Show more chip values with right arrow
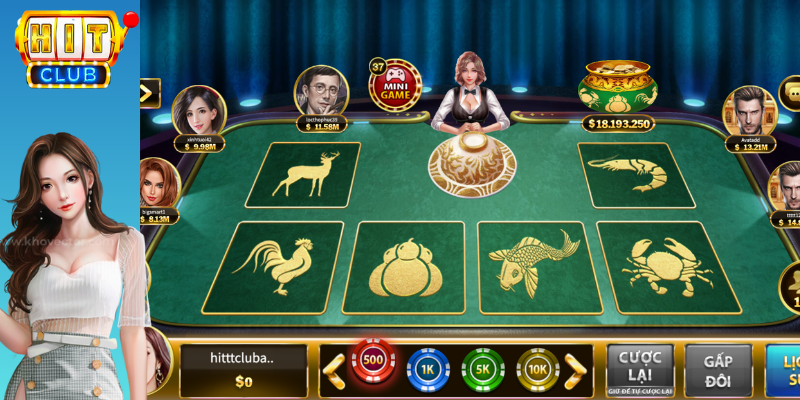Screen dimensions: 800x400 click(x=576, y=370)
